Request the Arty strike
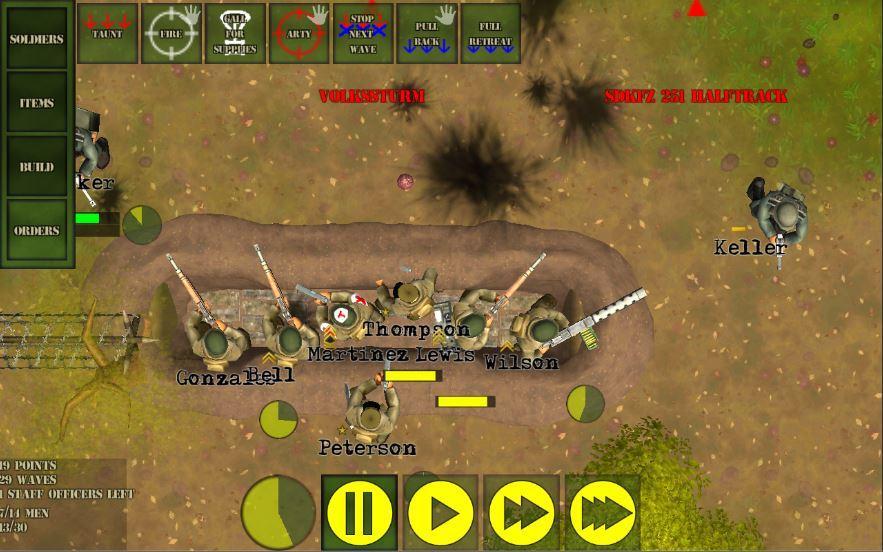Viewport: 883px width, 552px height. [299, 33]
